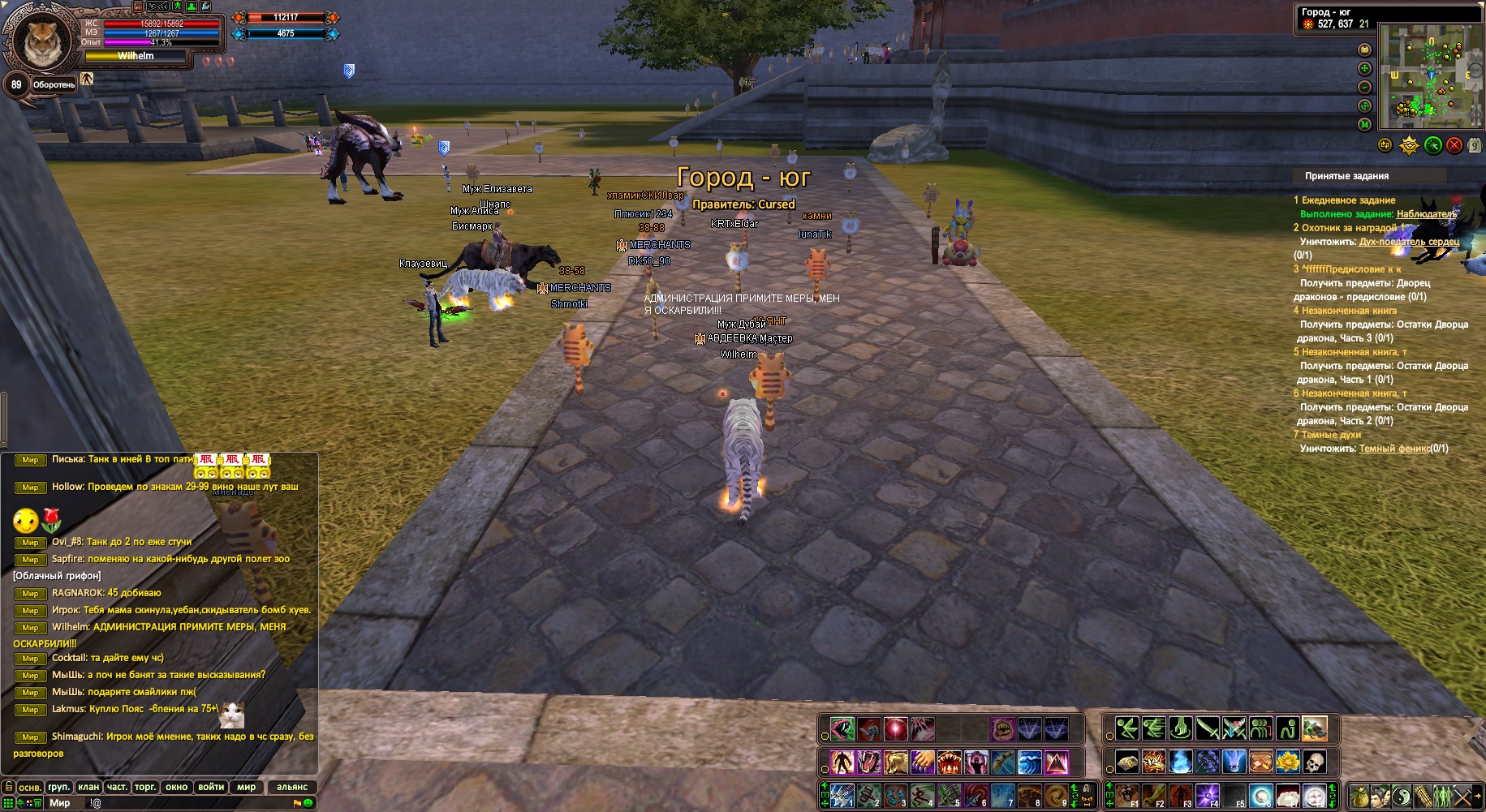Use the skull item on the hotbar
1486x812 pixels.
coord(1314,762)
